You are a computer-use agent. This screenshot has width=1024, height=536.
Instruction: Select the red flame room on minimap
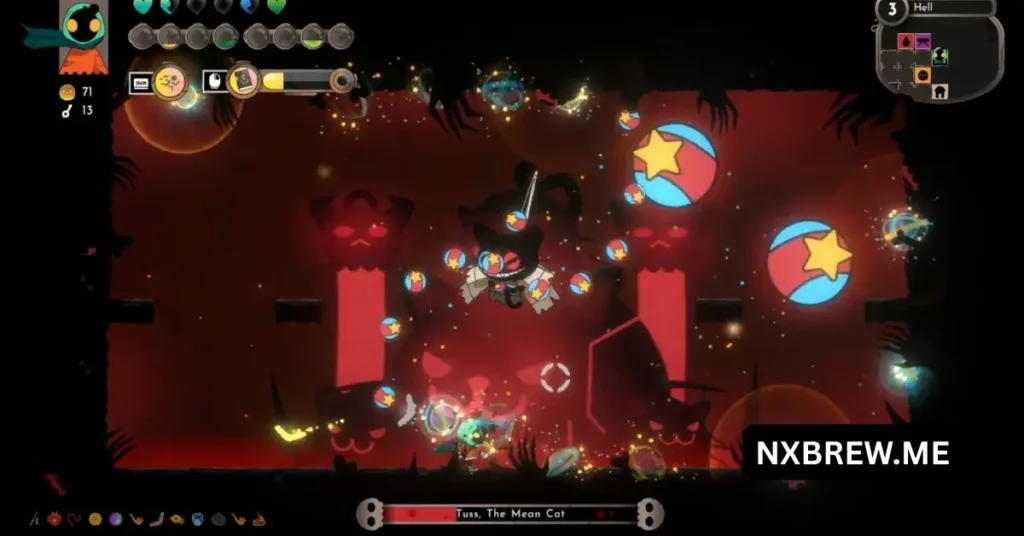905,42
